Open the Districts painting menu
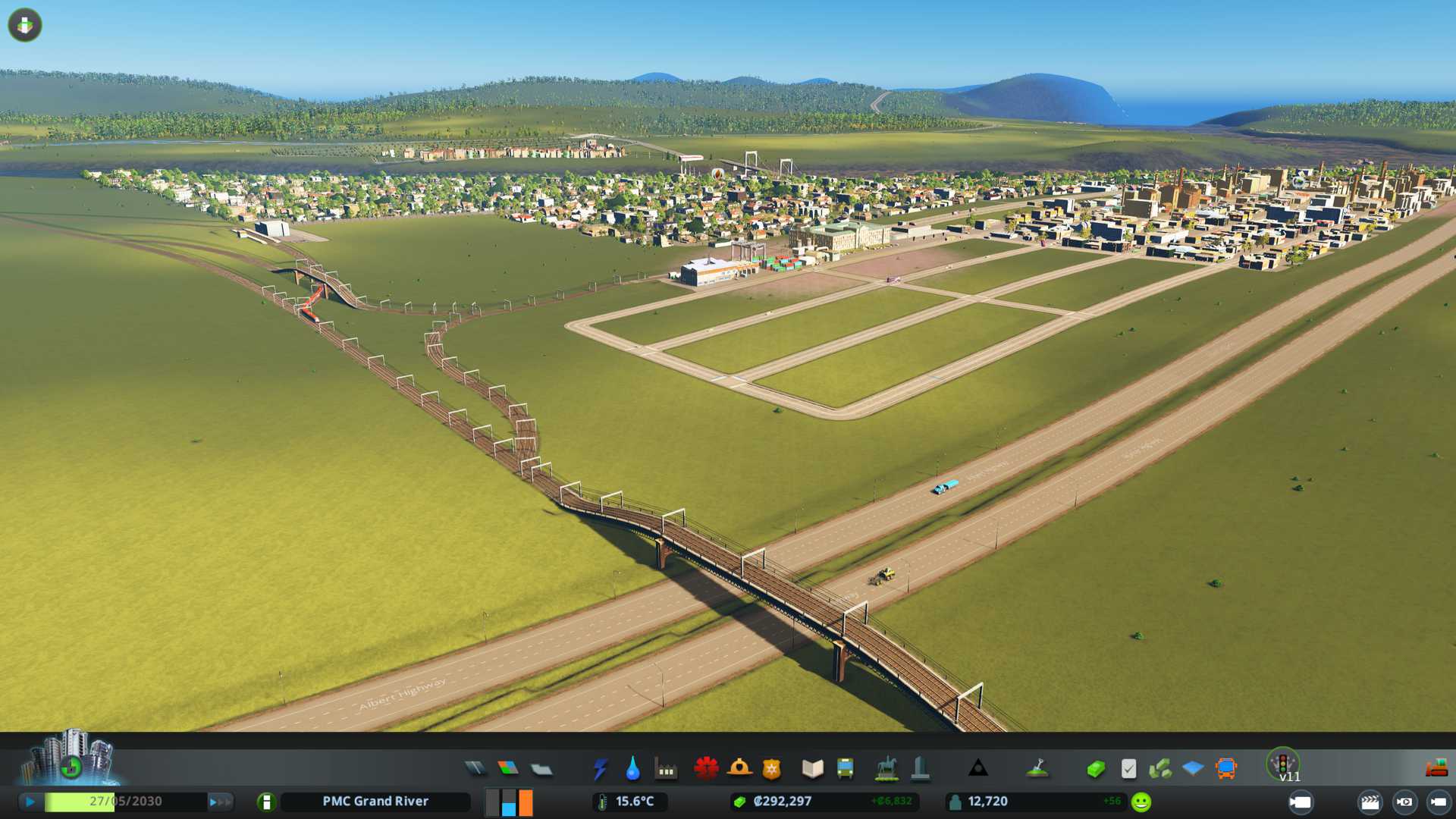The height and width of the screenshot is (819, 1456). [541, 770]
